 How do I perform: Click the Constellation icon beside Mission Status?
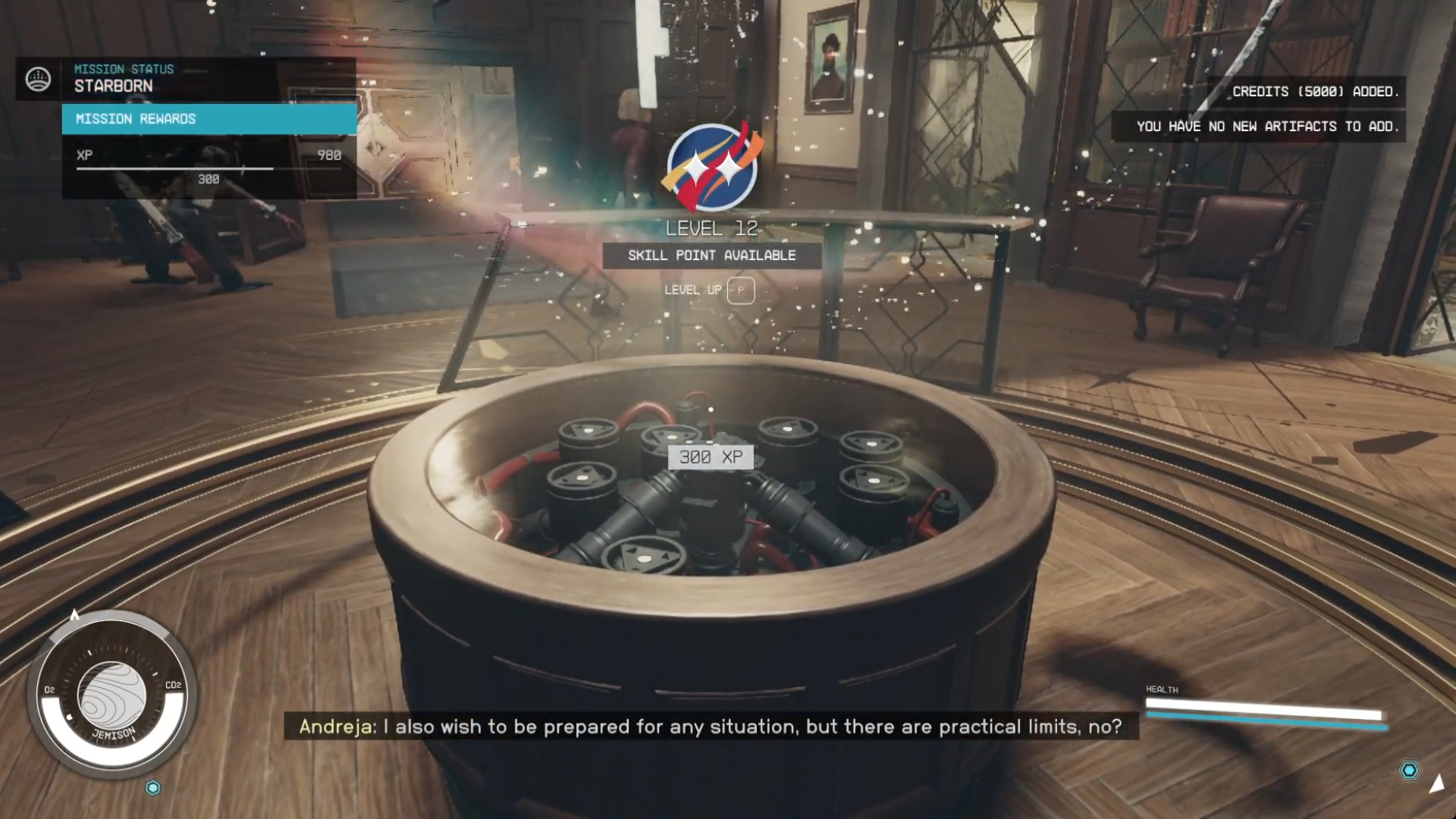pos(38,79)
